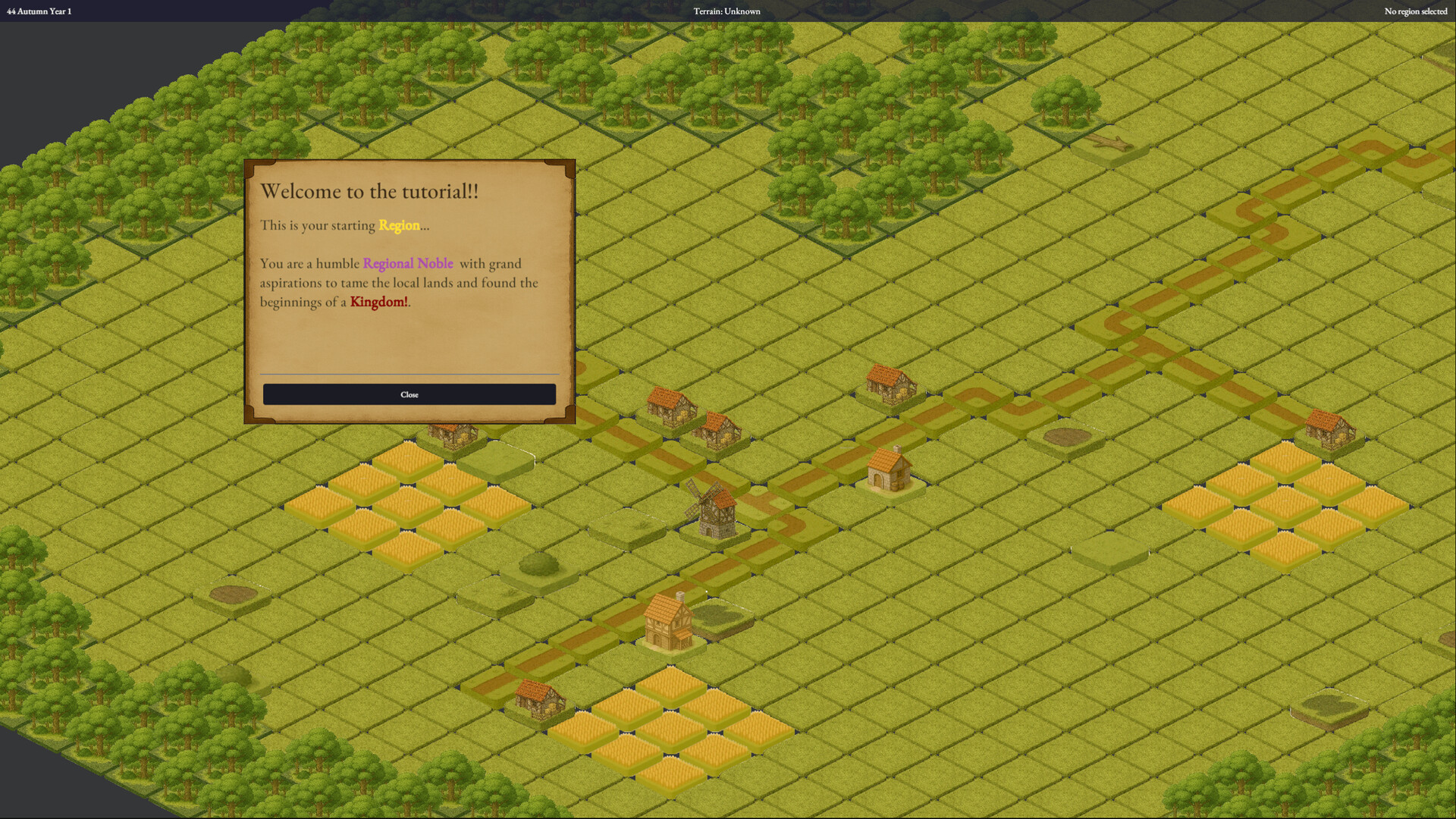This screenshot has height=819, width=1456.
Task: Select the Regional Noble purple text
Action: tap(408, 263)
